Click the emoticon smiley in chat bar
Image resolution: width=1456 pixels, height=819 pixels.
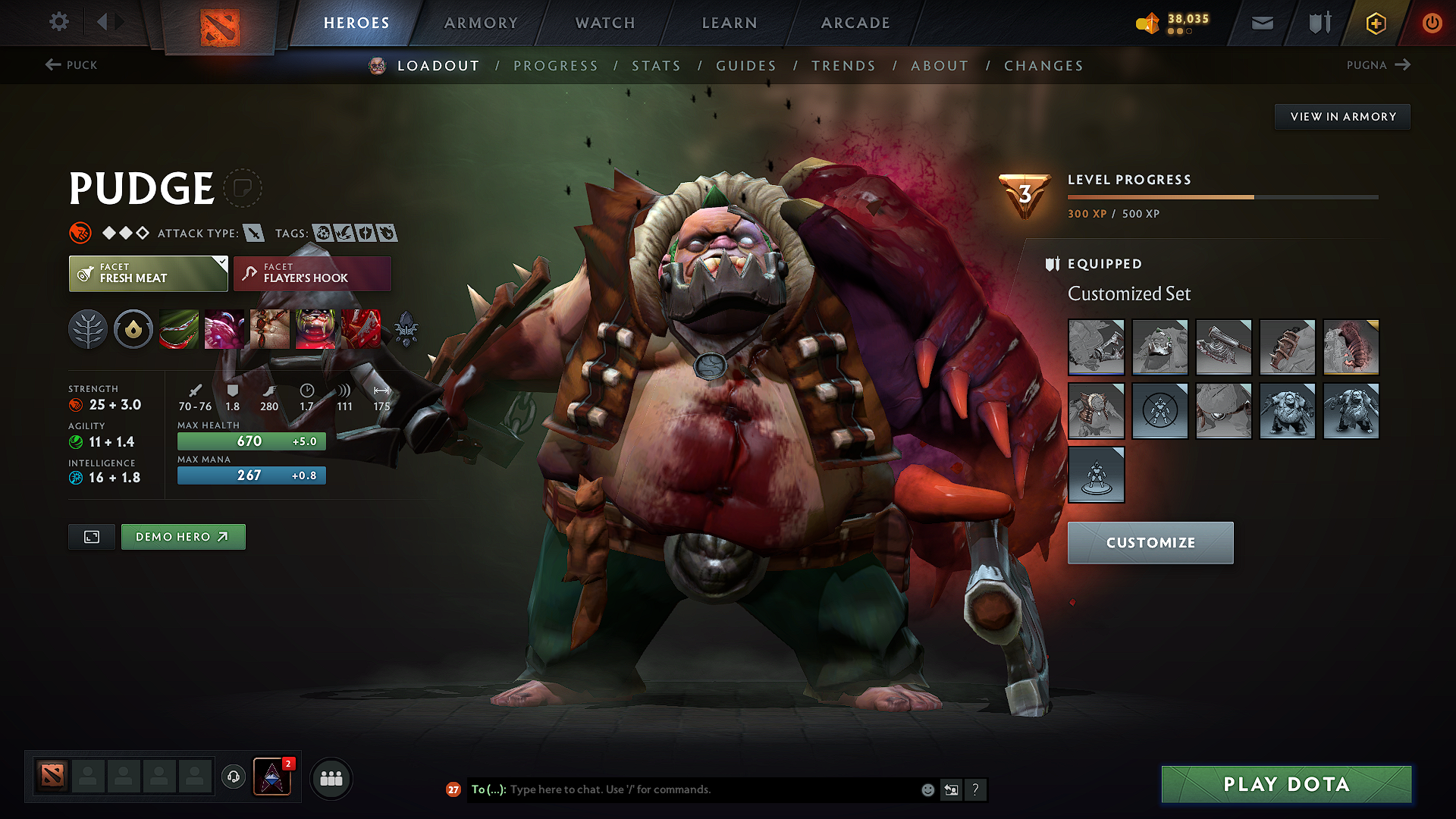927,789
